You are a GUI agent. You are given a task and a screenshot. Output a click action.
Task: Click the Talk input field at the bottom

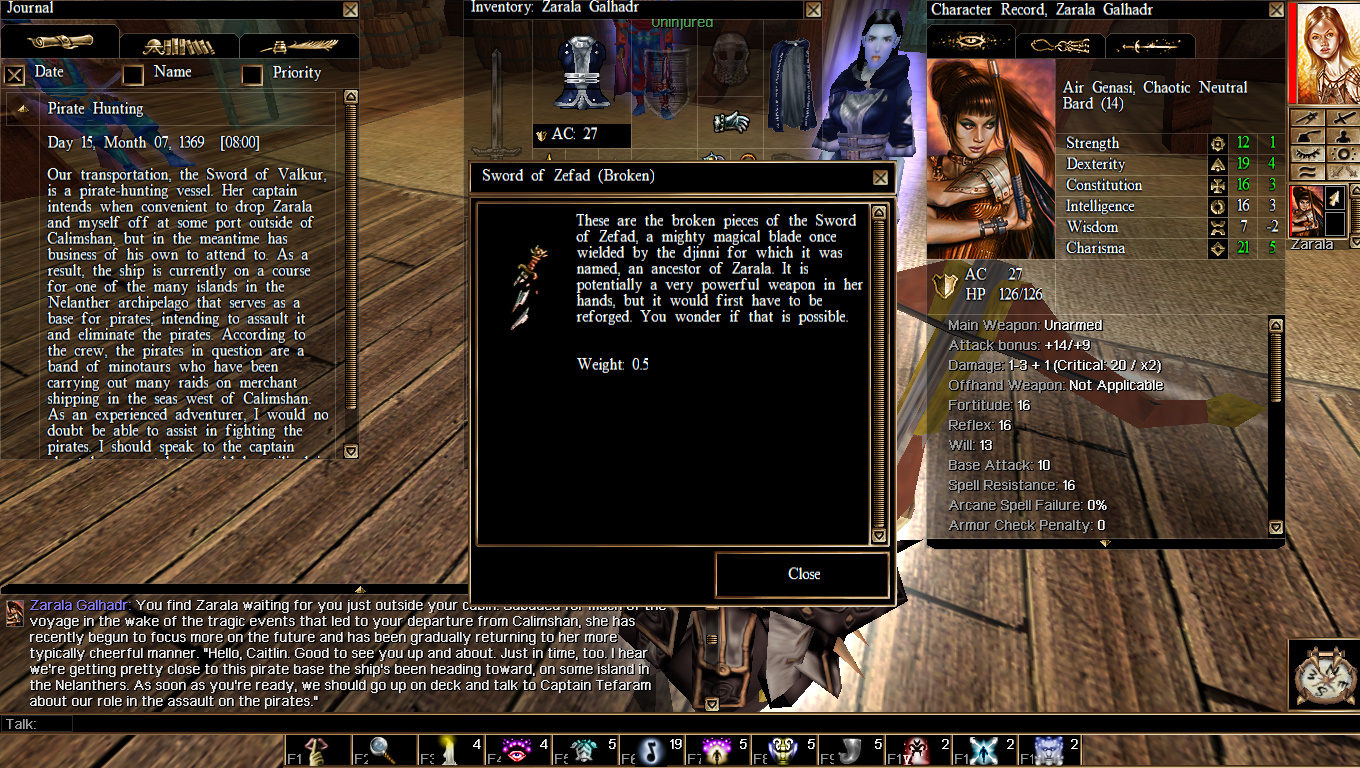pyautogui.click(x=150, y=723)
